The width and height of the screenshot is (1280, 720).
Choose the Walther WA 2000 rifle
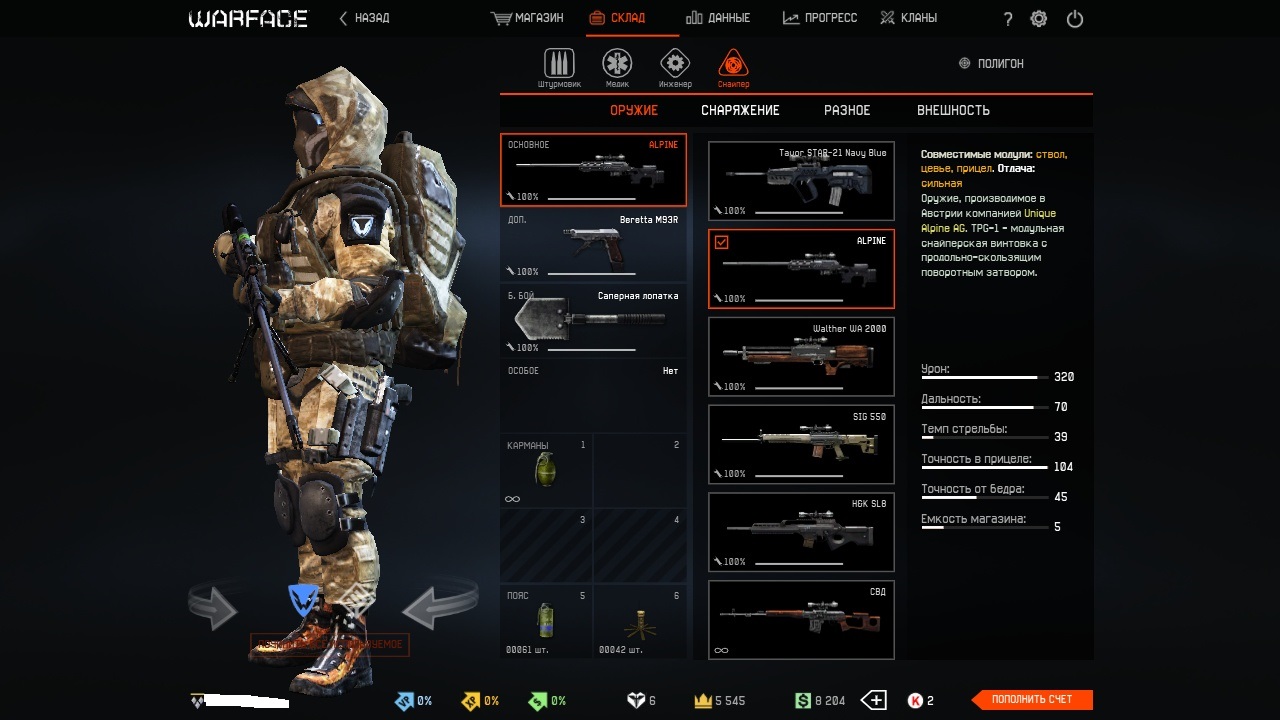click(x=801, y=357)
